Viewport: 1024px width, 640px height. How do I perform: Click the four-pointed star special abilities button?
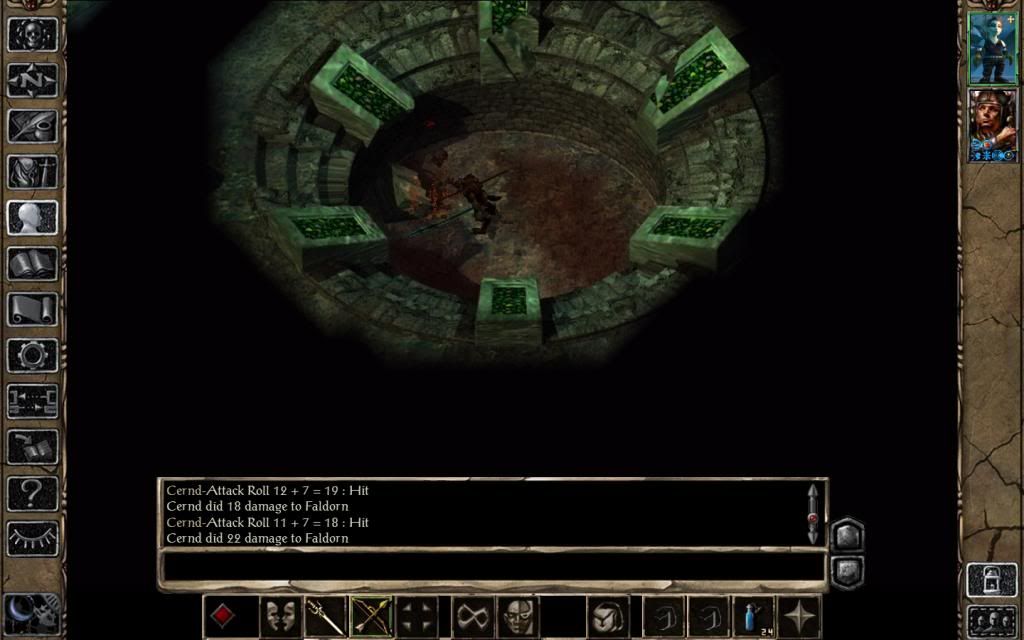click(x=799, y=616)
